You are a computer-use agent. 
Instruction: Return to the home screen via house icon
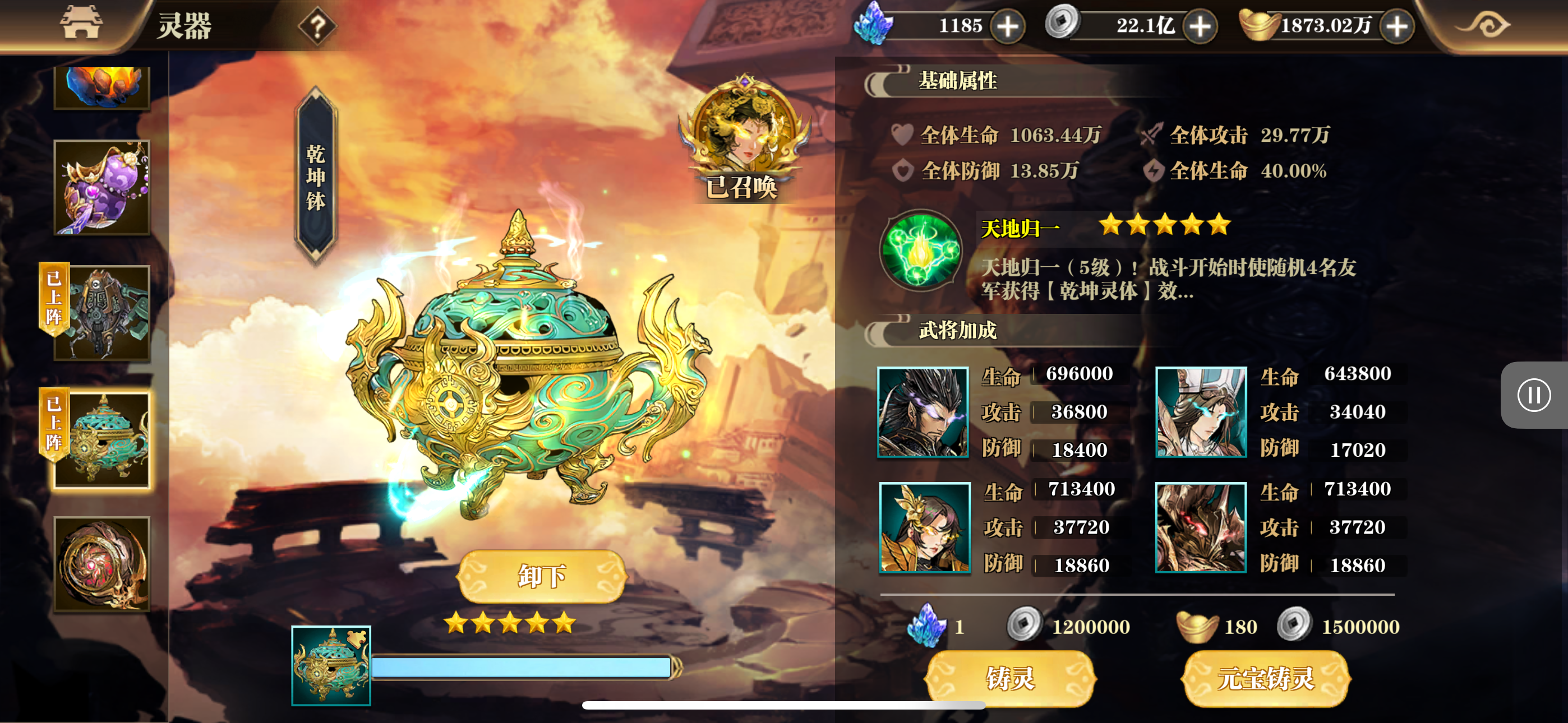coord(81,24)
